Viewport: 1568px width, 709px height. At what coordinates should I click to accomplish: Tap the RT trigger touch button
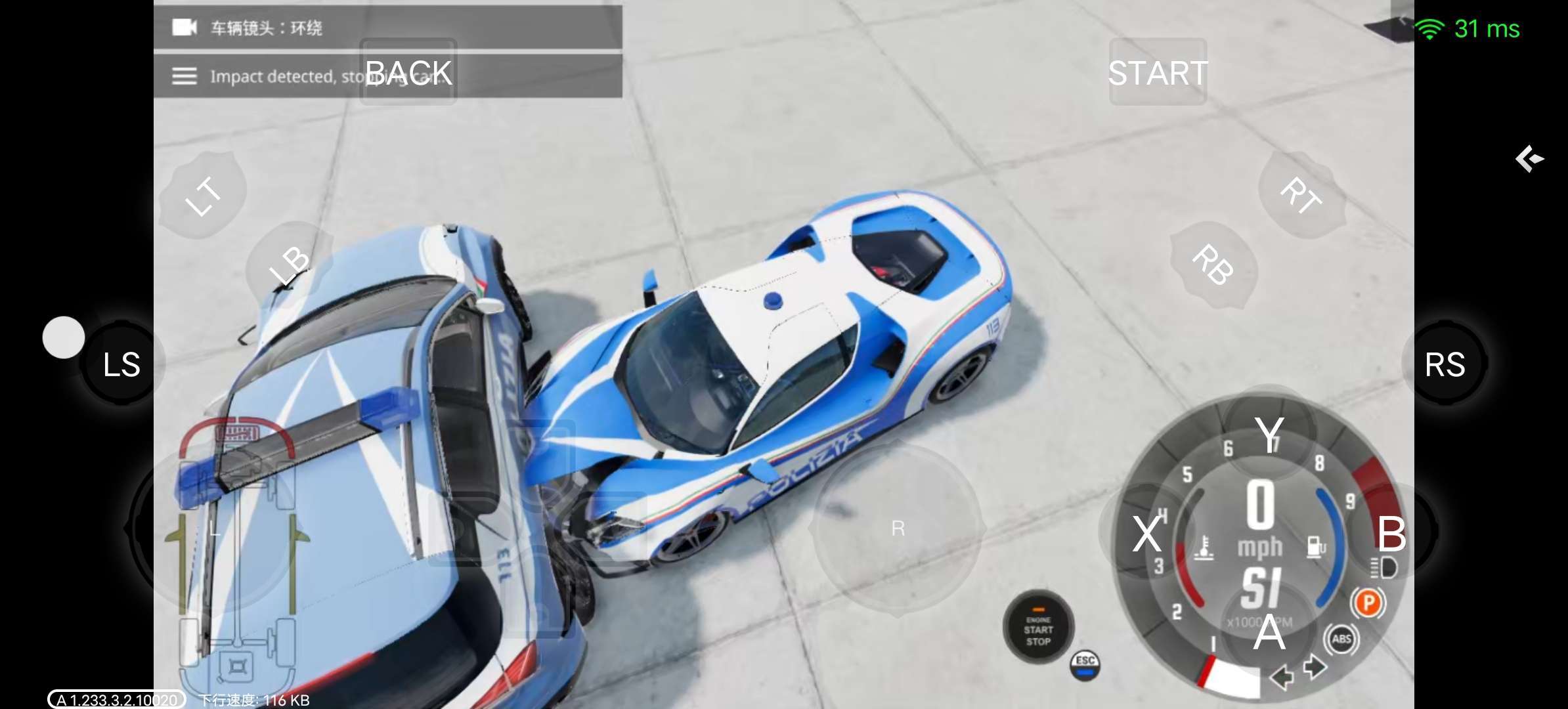1301,195
